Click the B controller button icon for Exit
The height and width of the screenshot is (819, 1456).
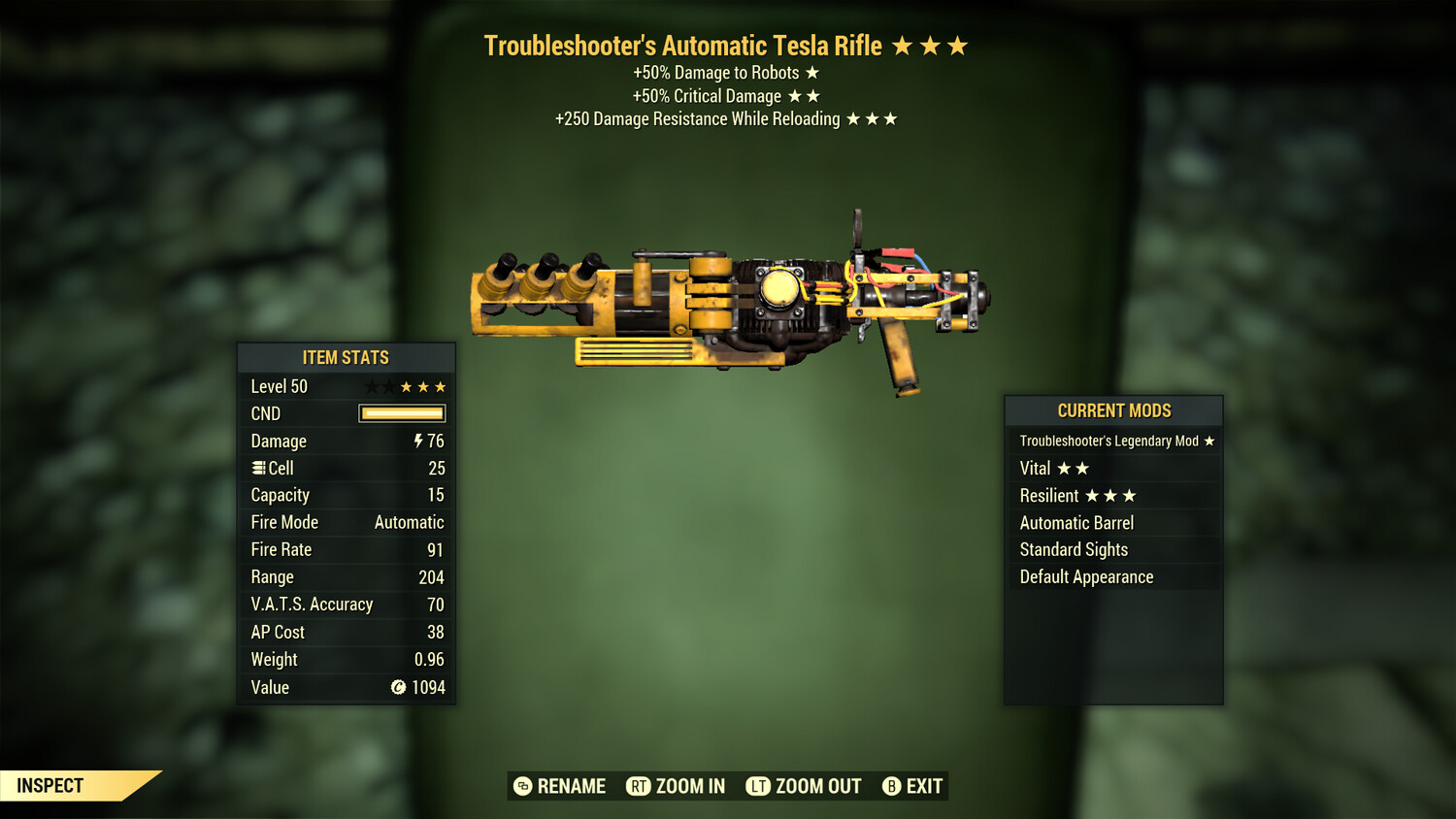click(889, 786)
